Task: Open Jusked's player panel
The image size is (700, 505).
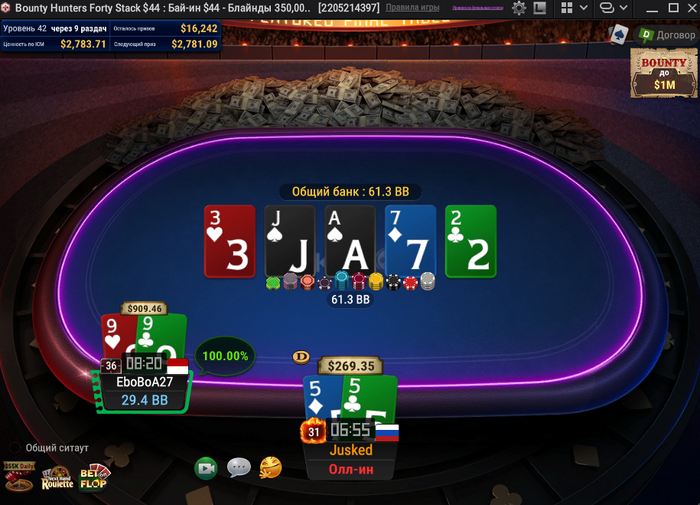Action: point(350,450)
